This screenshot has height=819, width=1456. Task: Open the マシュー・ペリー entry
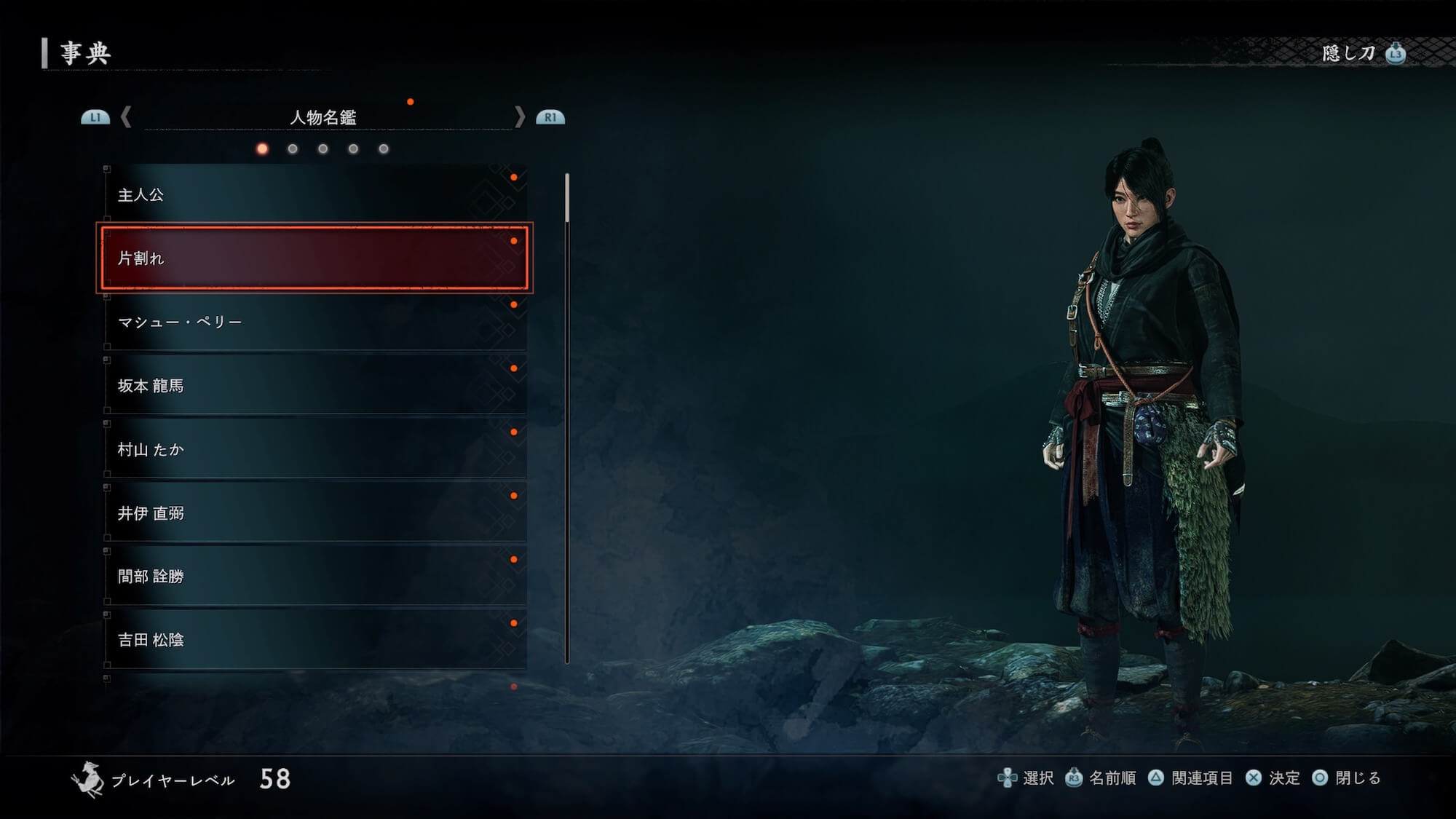[314, 322]
